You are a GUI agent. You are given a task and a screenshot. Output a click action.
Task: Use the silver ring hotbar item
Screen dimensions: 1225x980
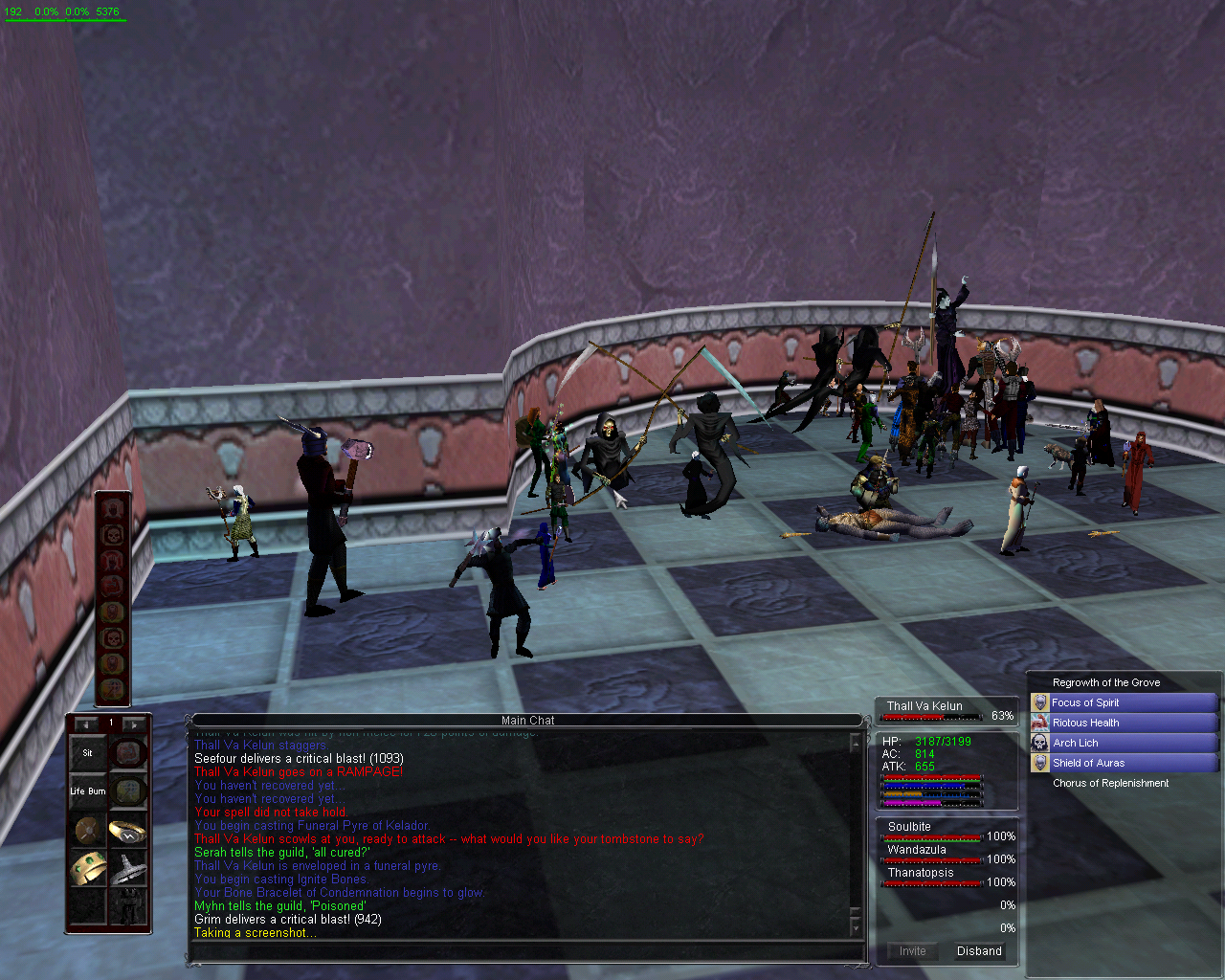[127, 868]
